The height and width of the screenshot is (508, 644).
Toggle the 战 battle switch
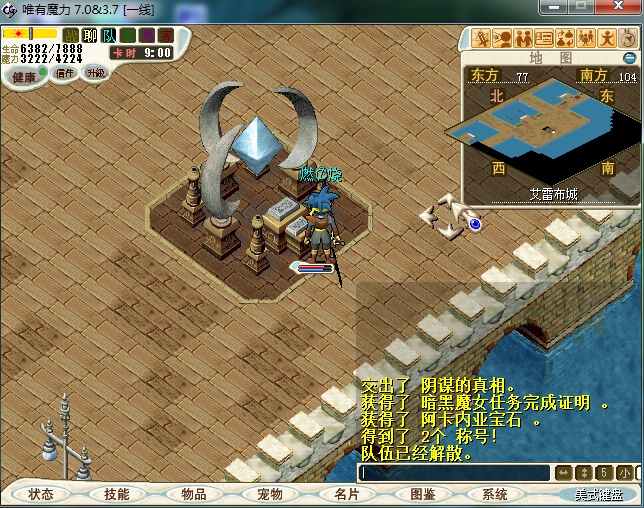click(x=71, y=36)
